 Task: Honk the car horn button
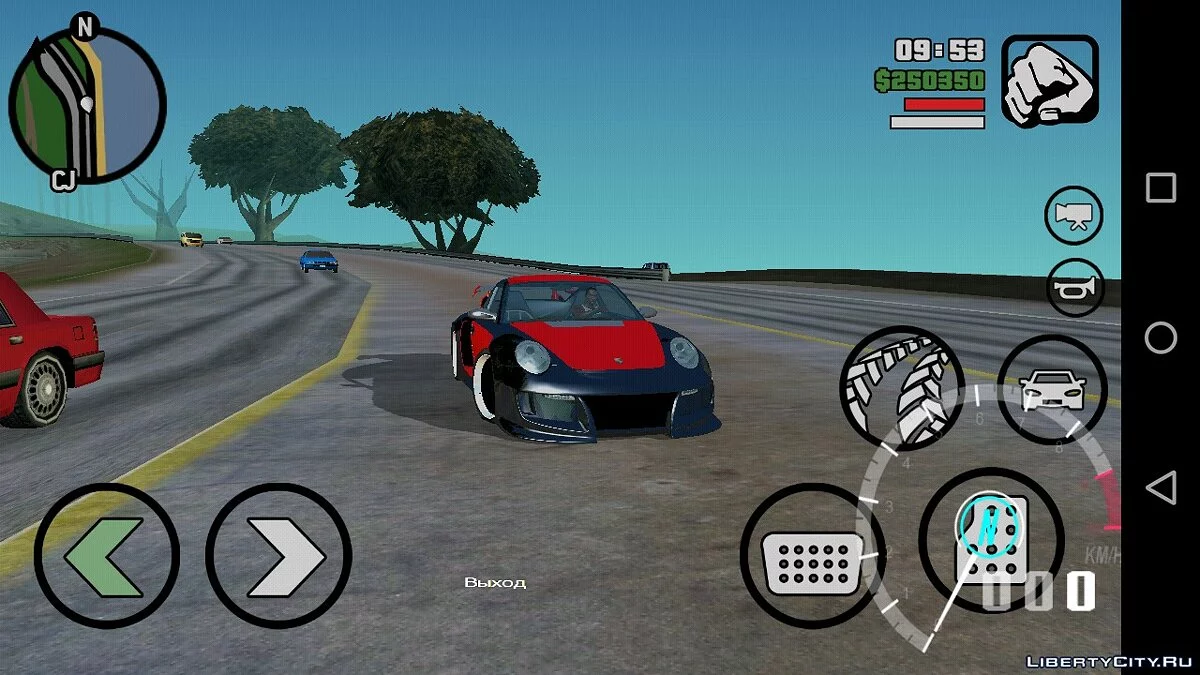tap(1073, 287)
